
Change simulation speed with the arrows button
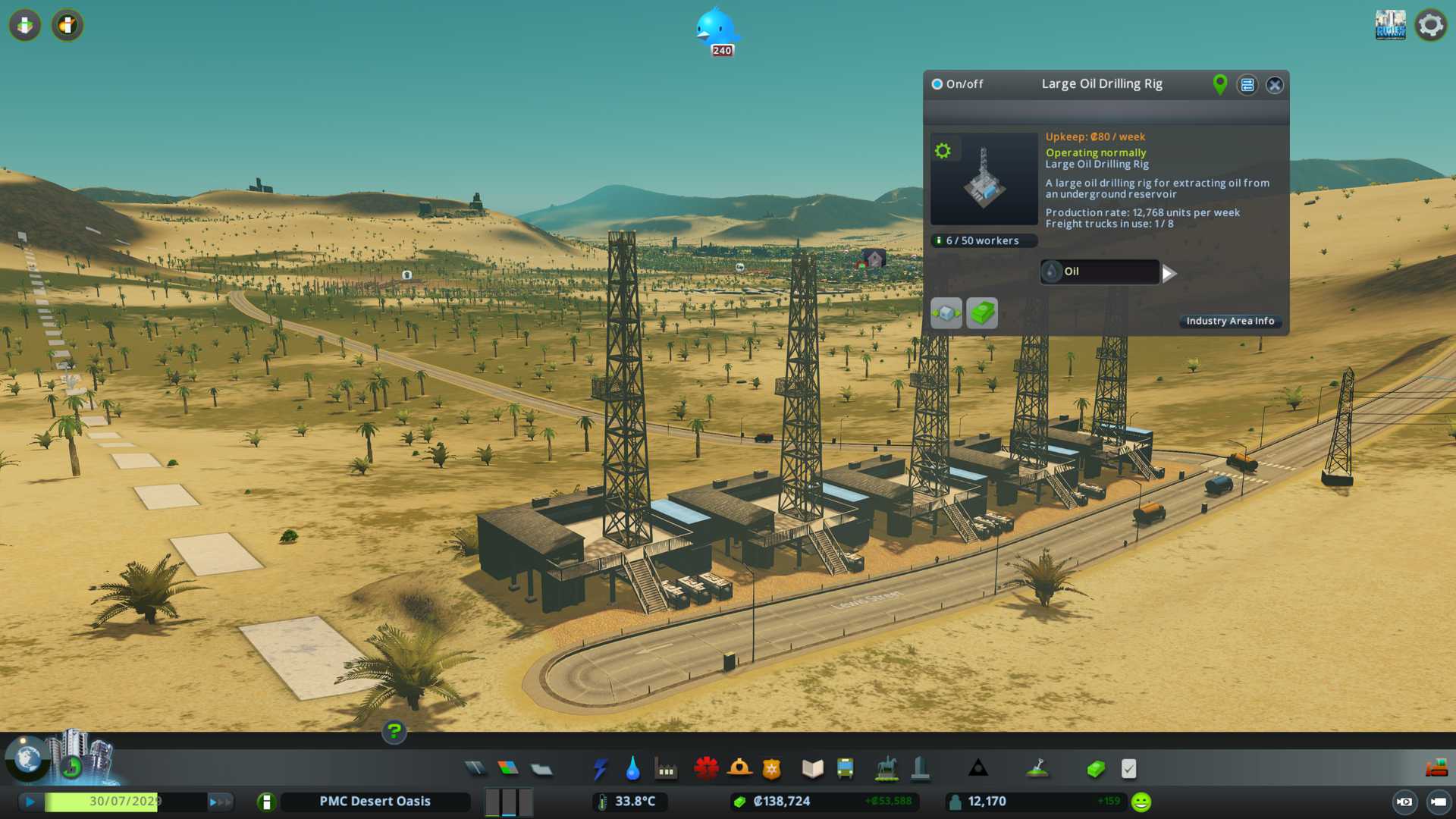(219, 802)
